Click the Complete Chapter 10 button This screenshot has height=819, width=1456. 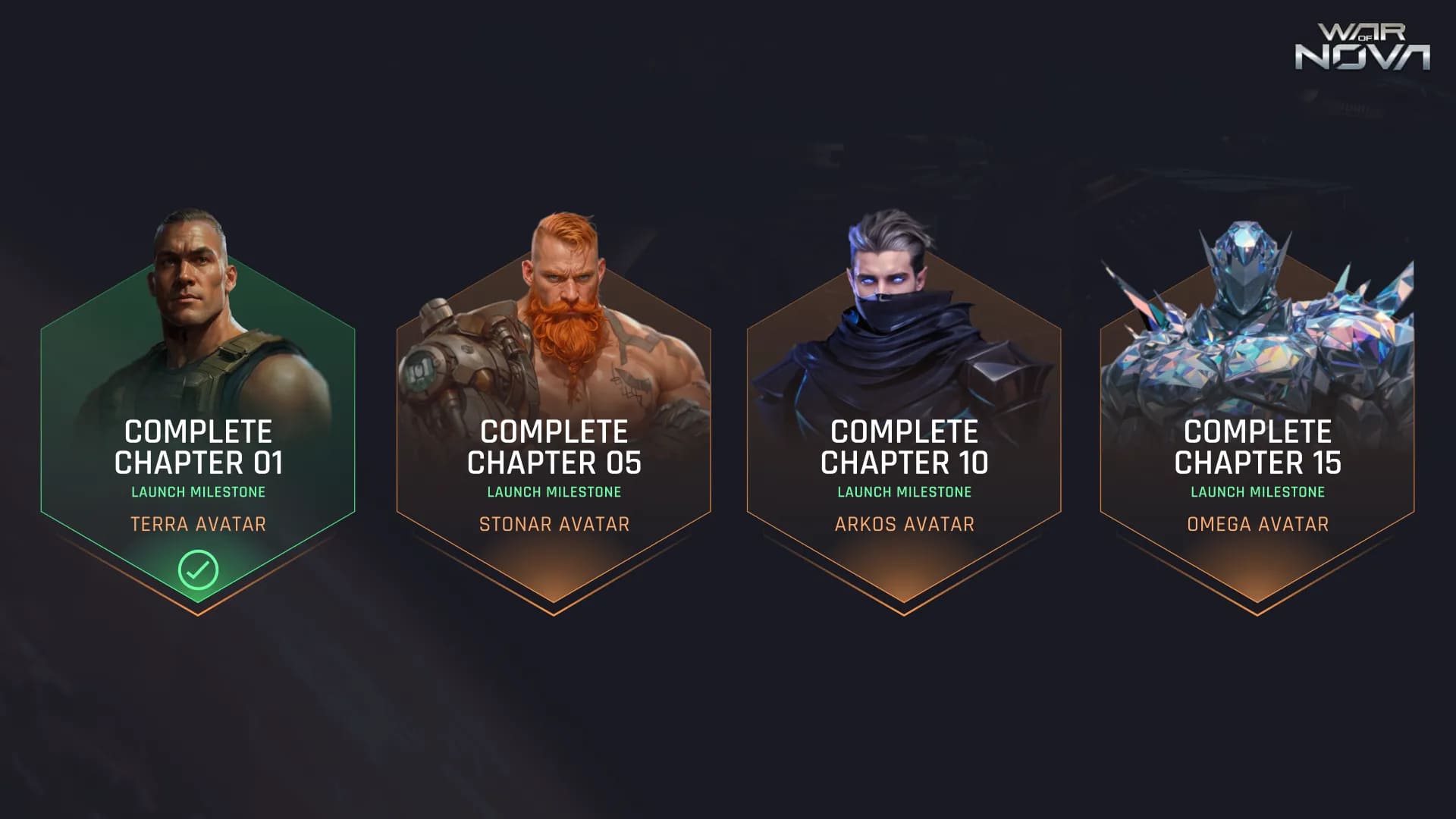pos(904,447)
